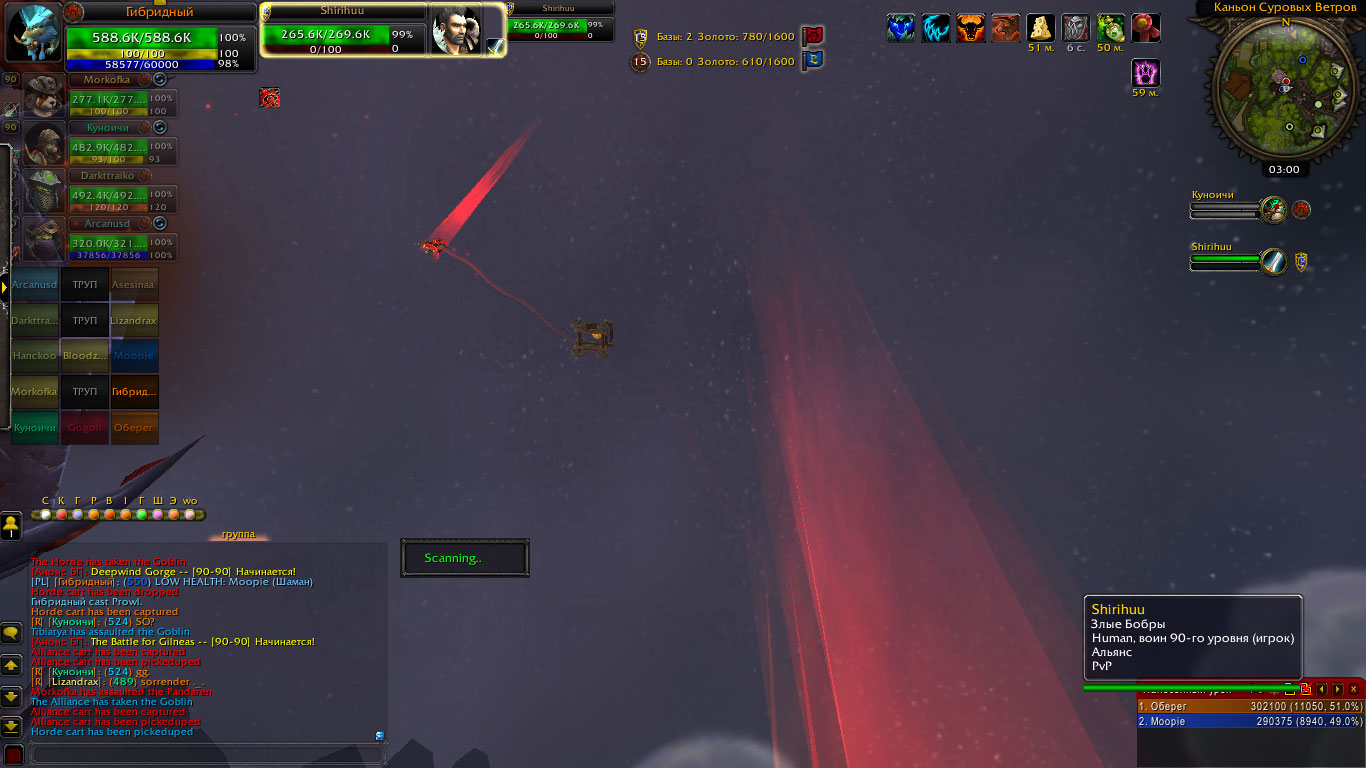Click the Shirihuu target portrait
Viewport: 1366px width, 768px height.
click(x=455, y=28)
